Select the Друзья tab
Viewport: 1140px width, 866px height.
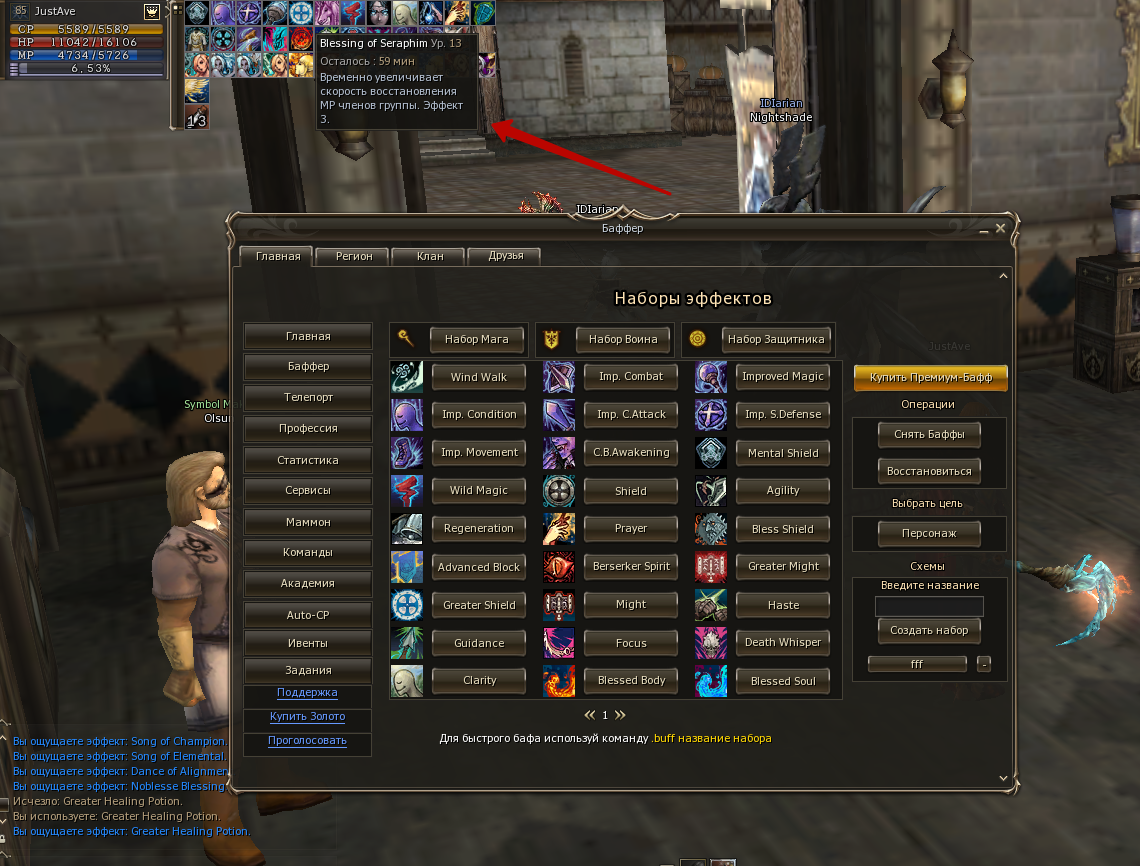point(504,256)
